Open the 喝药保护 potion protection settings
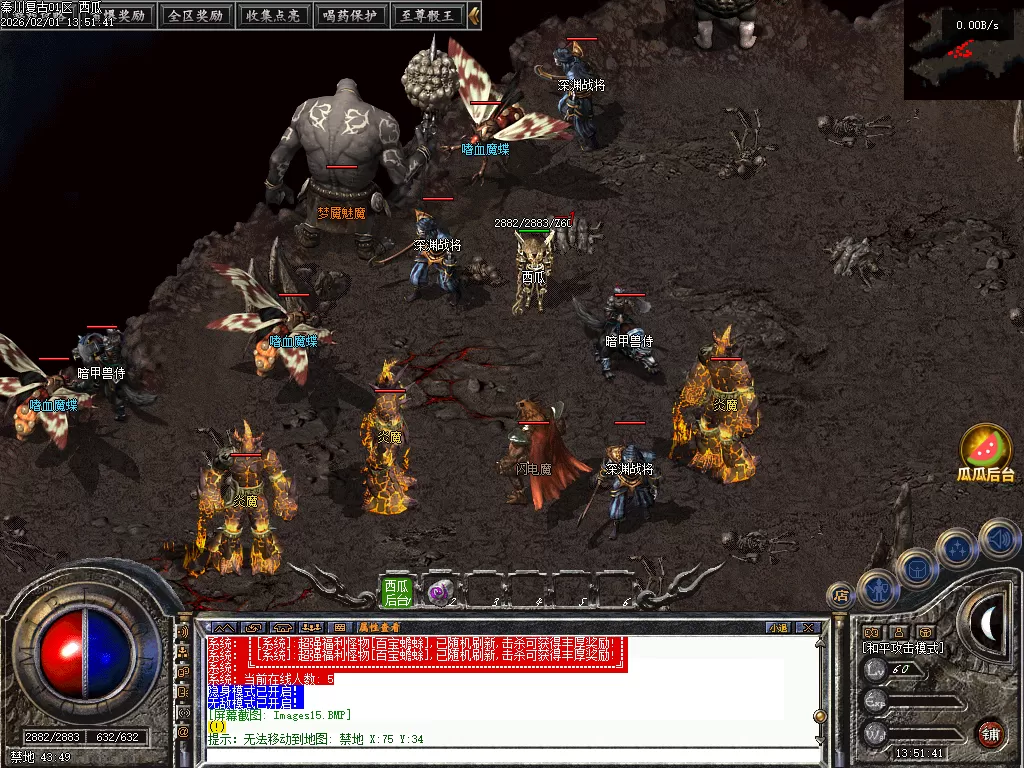This screenshot has width=1024, height=768. (350, 15)
